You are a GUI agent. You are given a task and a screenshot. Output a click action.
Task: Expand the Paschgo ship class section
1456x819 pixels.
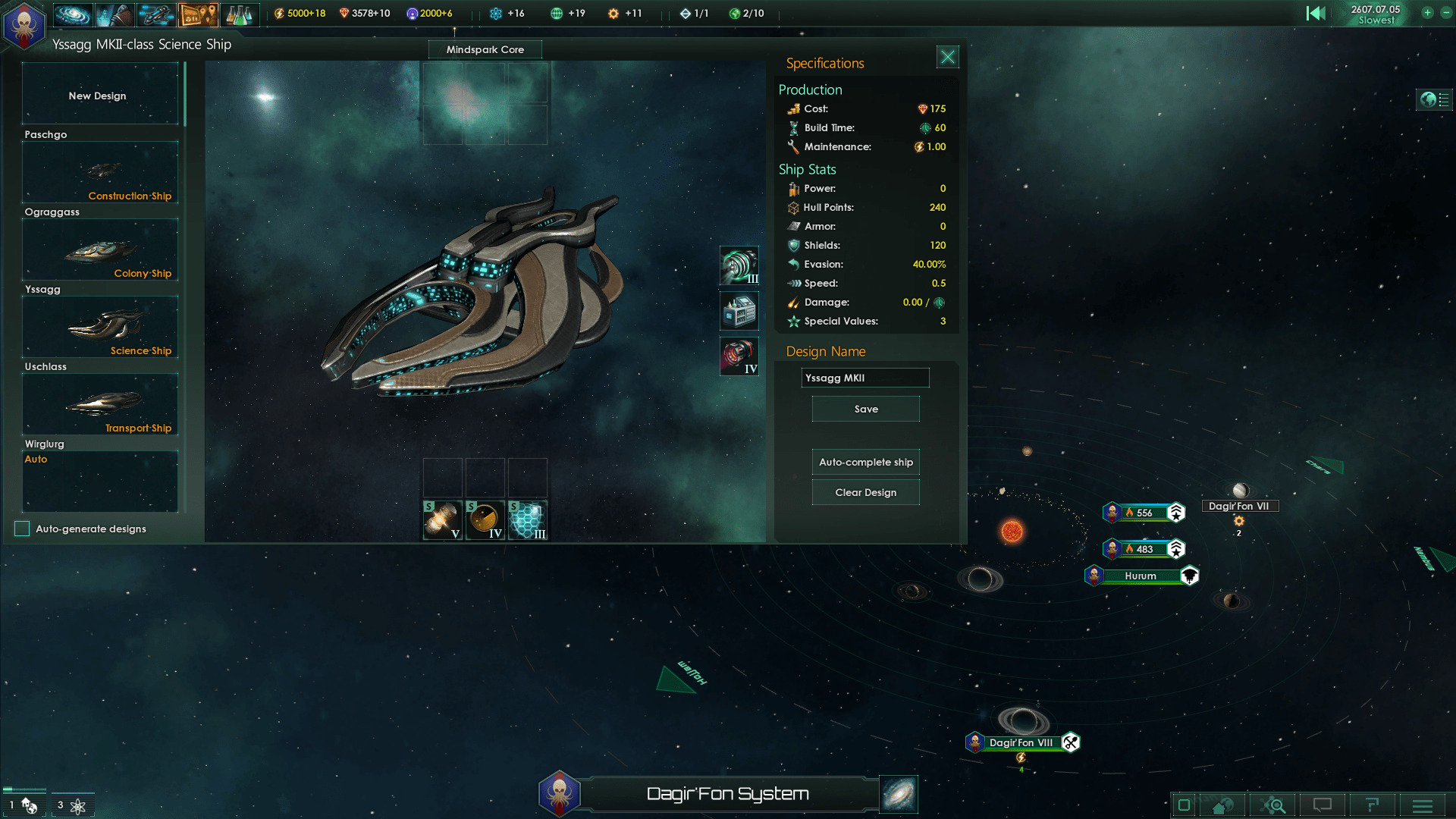[45, 134]
